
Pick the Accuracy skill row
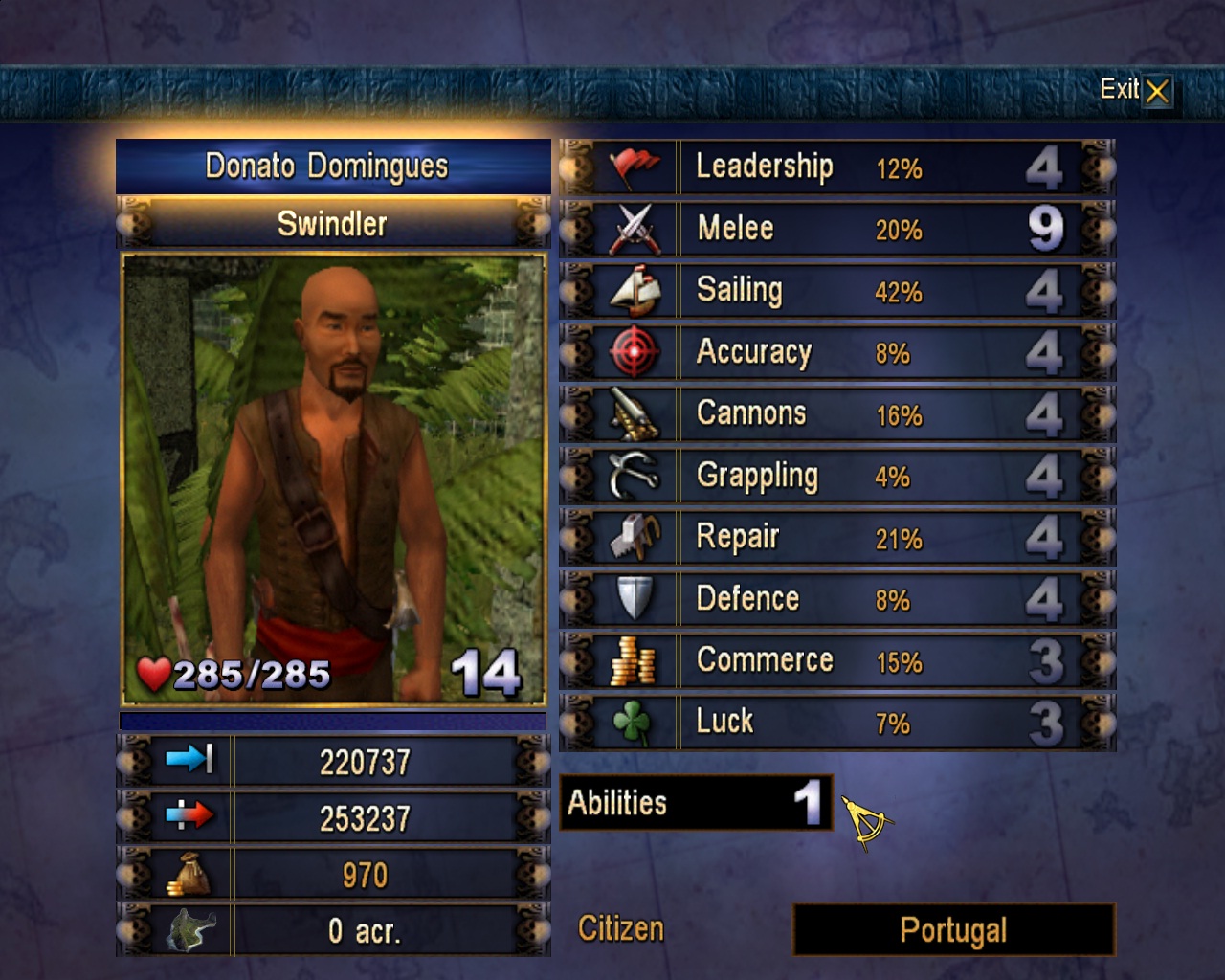click(x=837, y=353)
